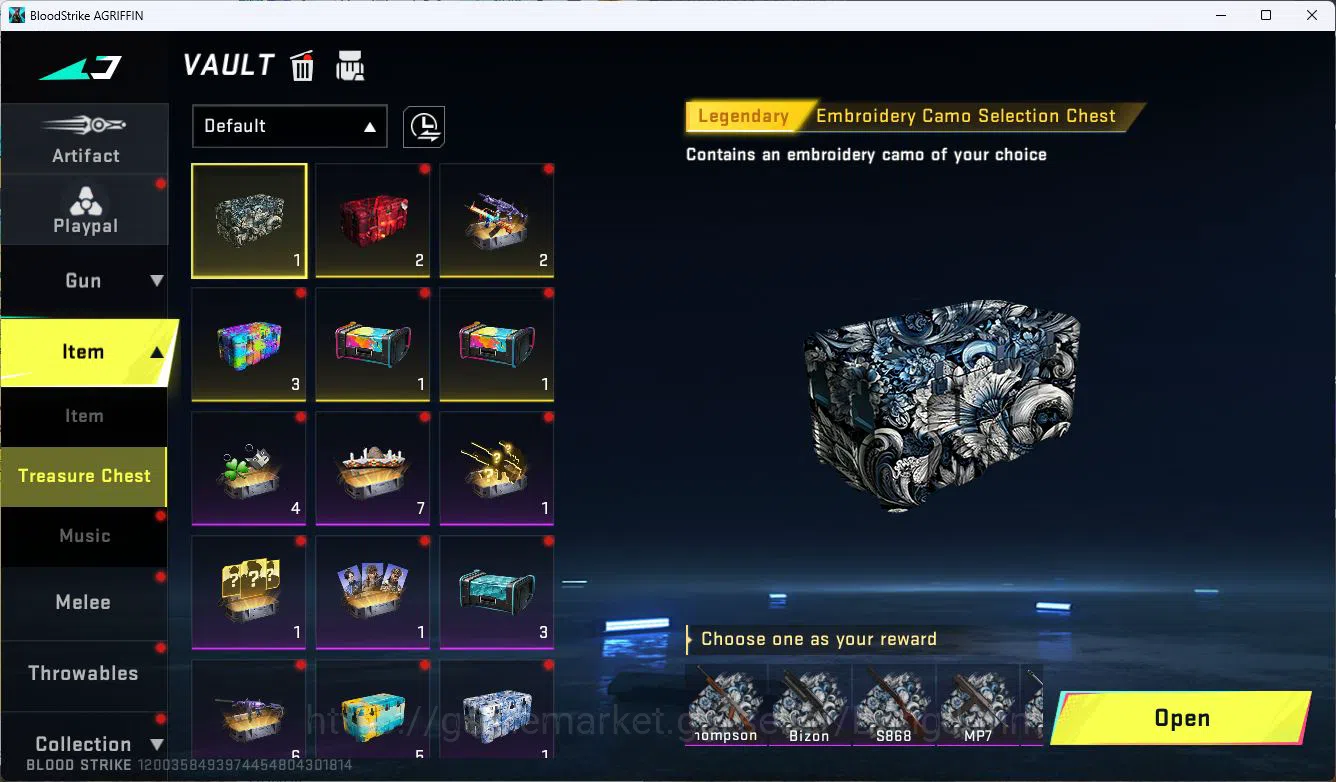Choose the Bizon camo reward

coord(809,705)
